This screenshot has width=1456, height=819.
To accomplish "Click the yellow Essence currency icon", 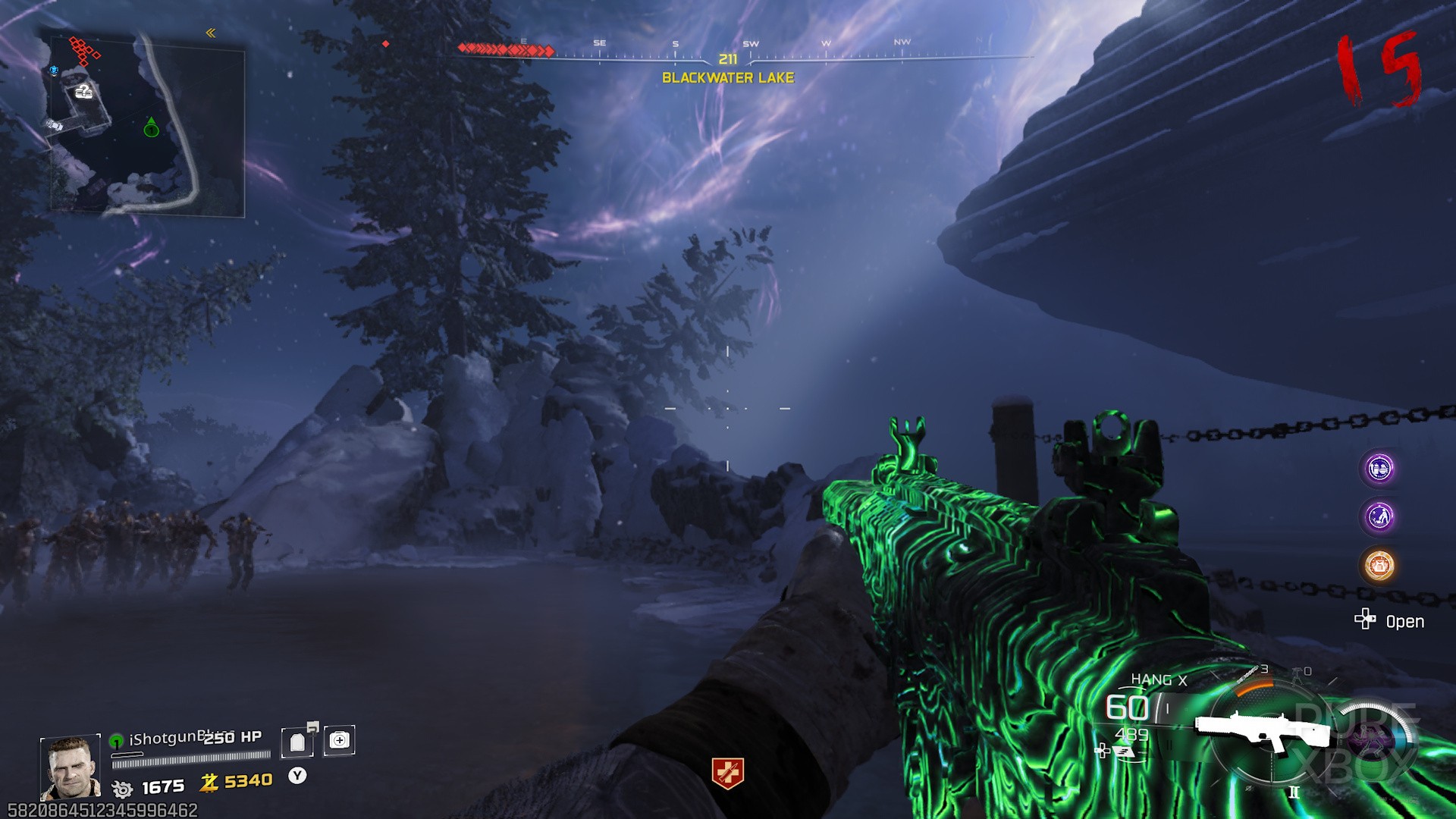I will [209, 782].
